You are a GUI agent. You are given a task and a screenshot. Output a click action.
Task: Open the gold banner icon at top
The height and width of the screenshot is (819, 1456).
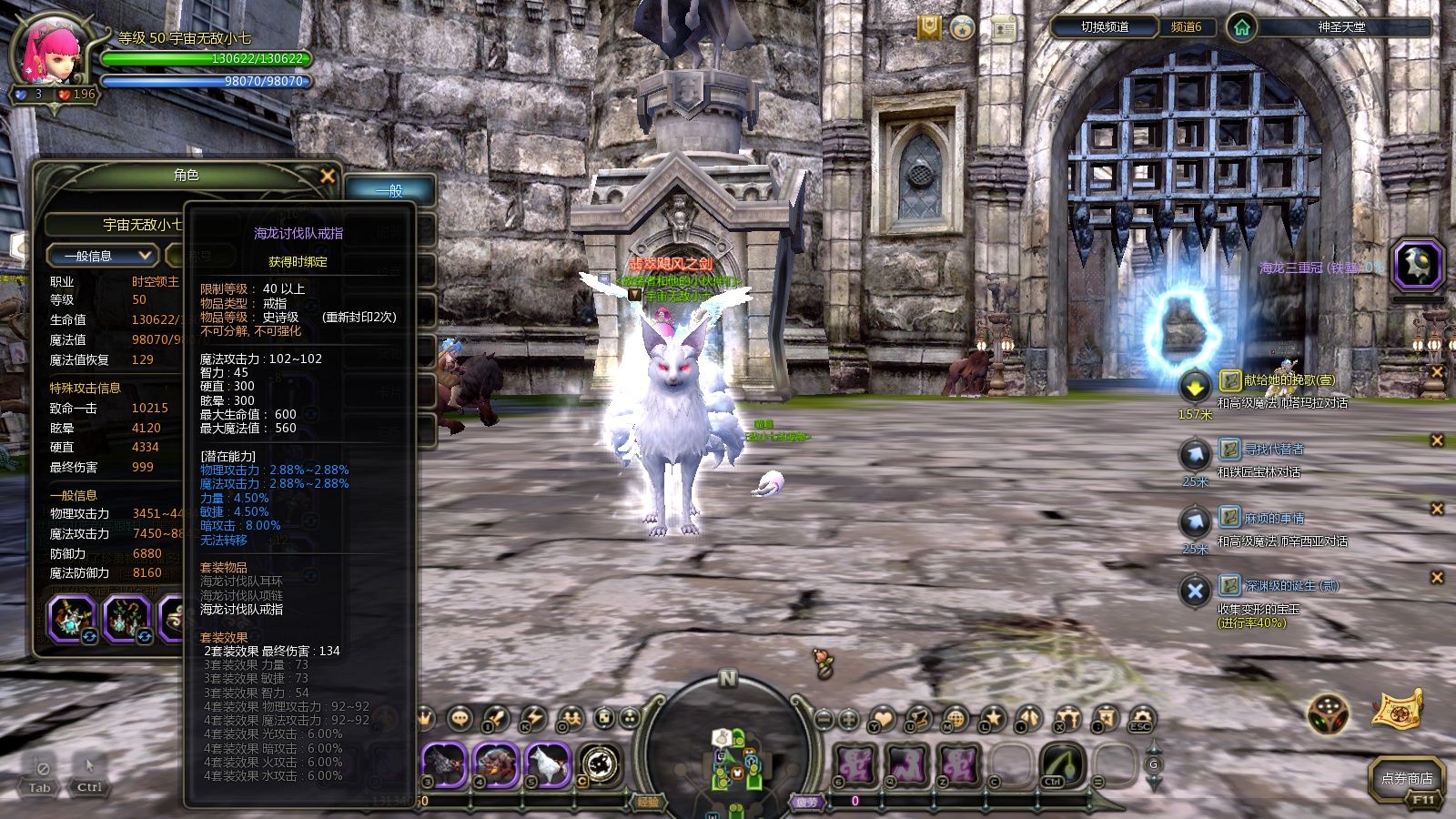[929, 28]
